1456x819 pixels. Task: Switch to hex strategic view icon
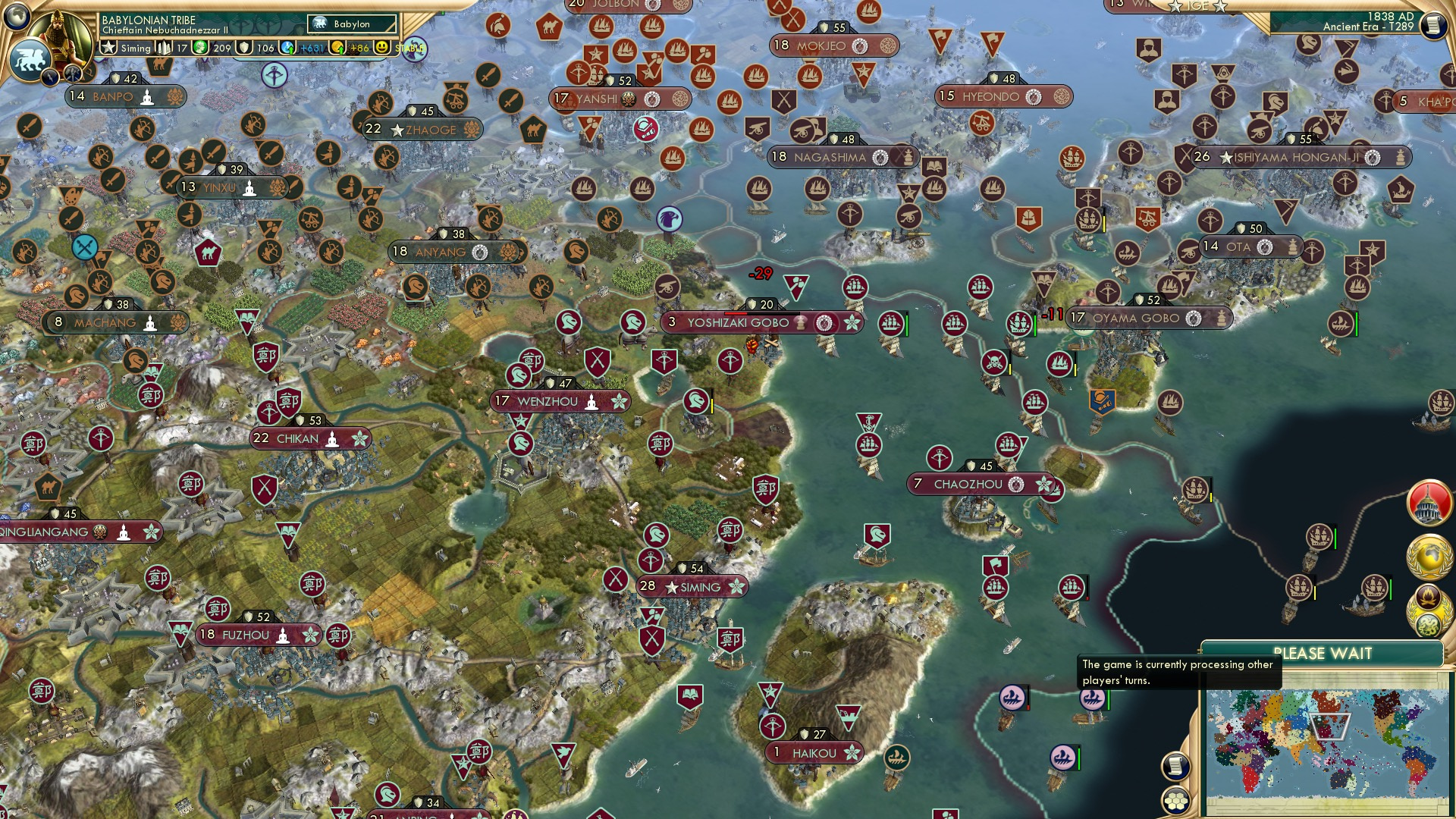(x=1174, y=802)
